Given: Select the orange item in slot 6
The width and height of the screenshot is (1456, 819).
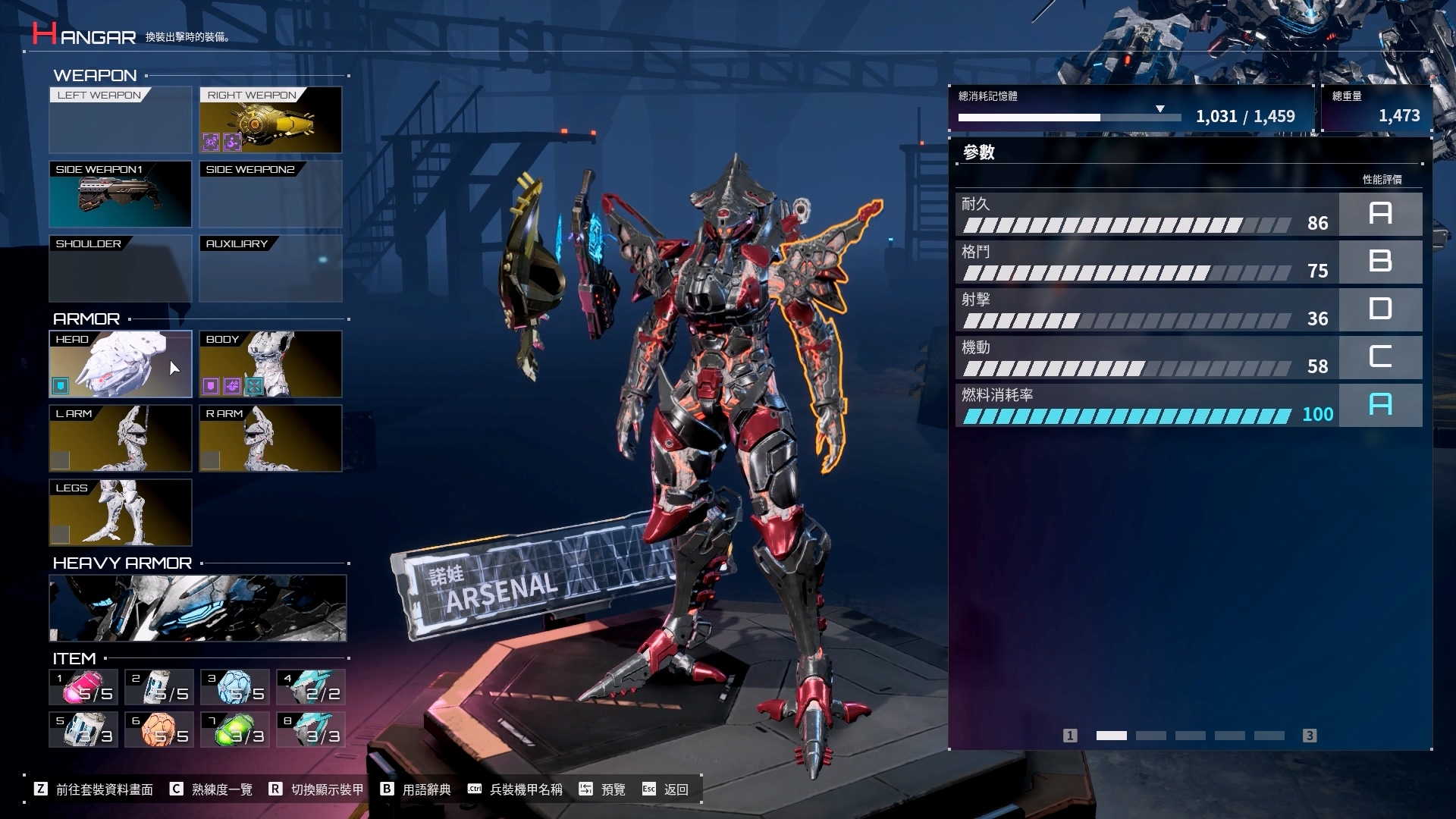Looking at the screenshot, I should pyautogui.click(x=159, y=730).
